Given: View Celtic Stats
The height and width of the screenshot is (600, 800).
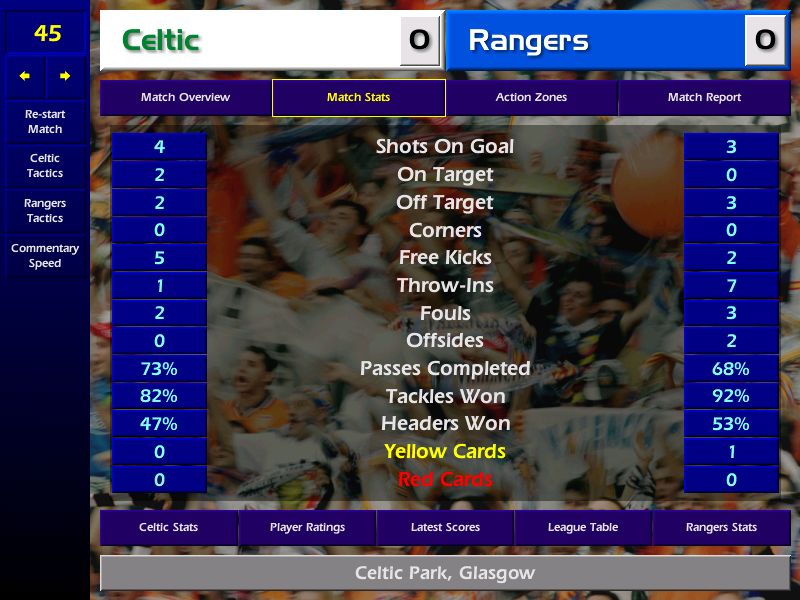Looking at the screenshot, I should pyautogui.click(x=168, y=527).
